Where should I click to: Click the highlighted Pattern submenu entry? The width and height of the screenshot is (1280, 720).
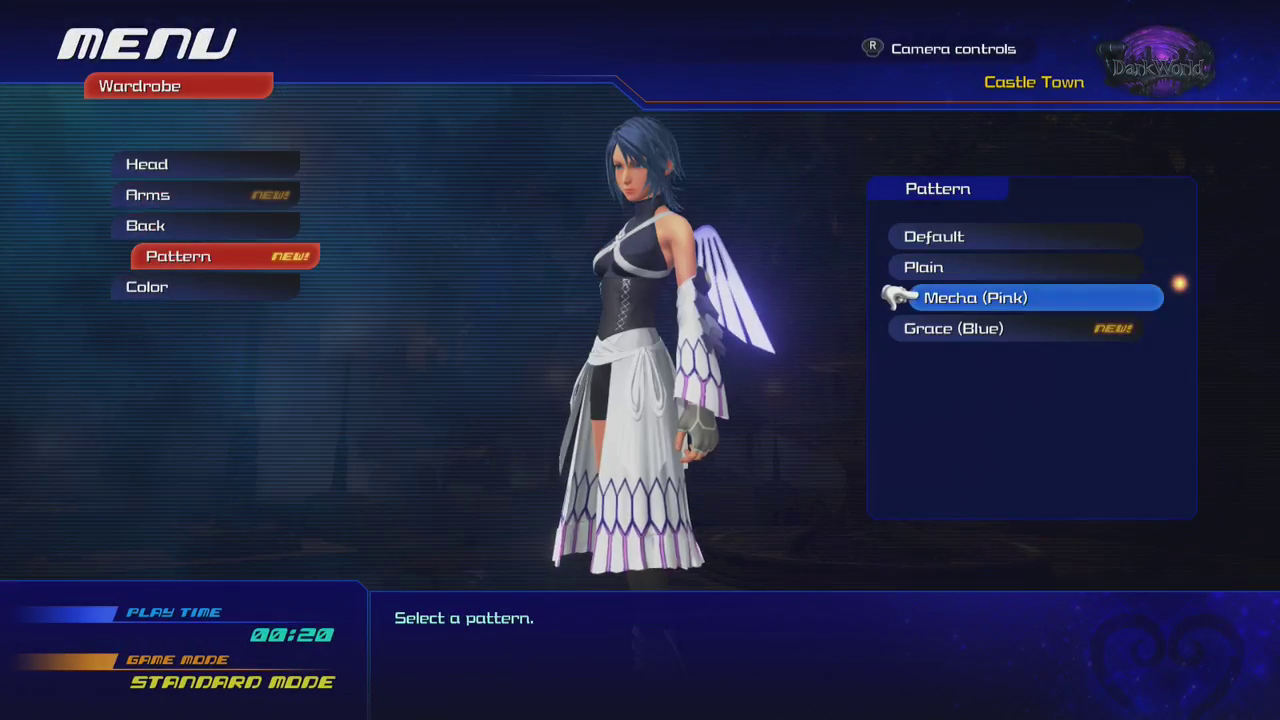(x=225, y=257)
